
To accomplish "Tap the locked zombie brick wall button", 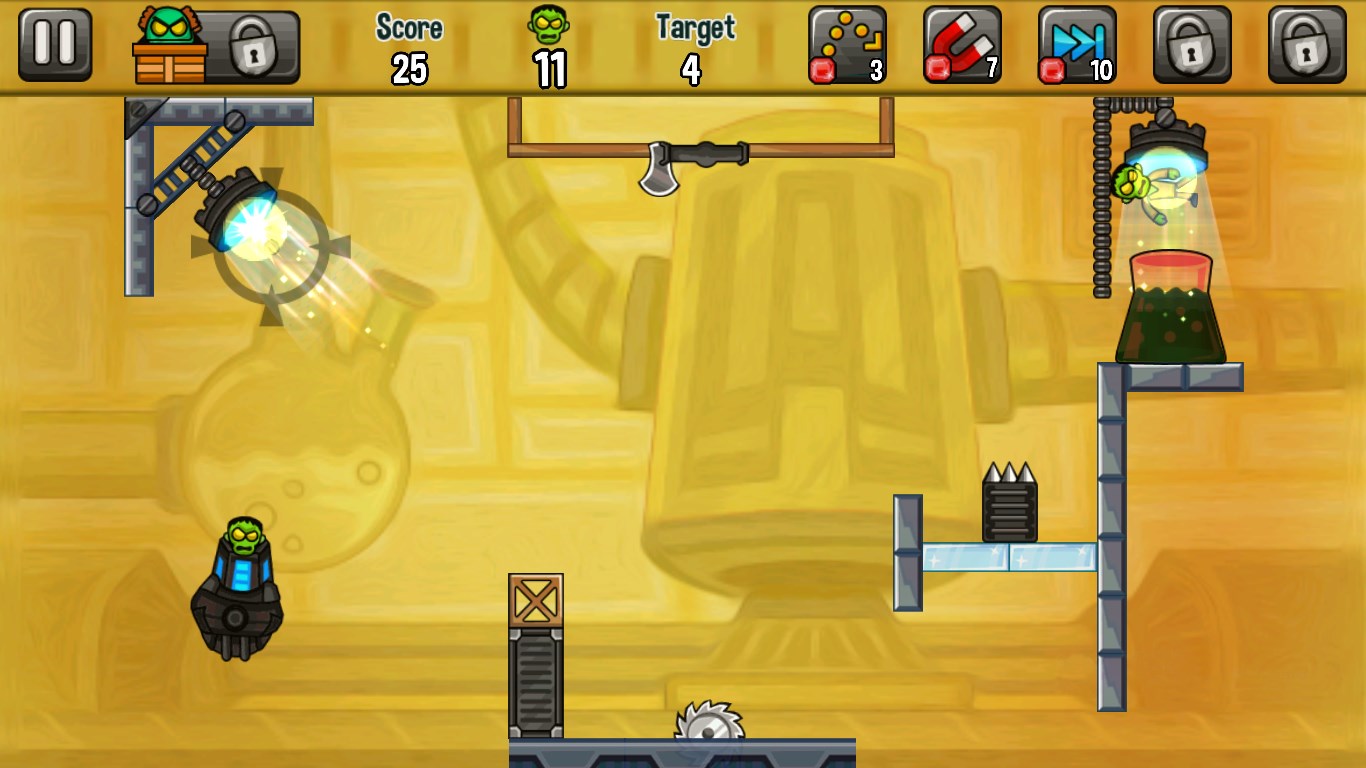I will [x=216, y=47].
